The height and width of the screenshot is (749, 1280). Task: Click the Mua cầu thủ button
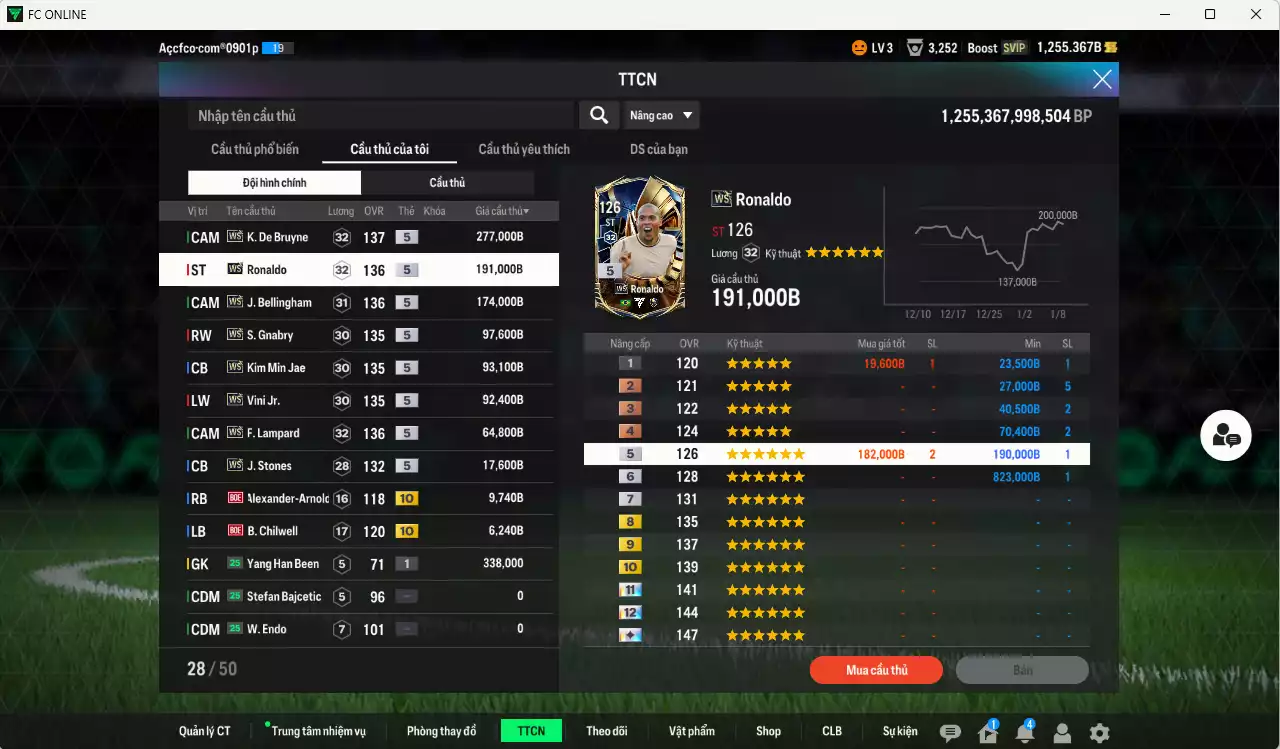876,670
